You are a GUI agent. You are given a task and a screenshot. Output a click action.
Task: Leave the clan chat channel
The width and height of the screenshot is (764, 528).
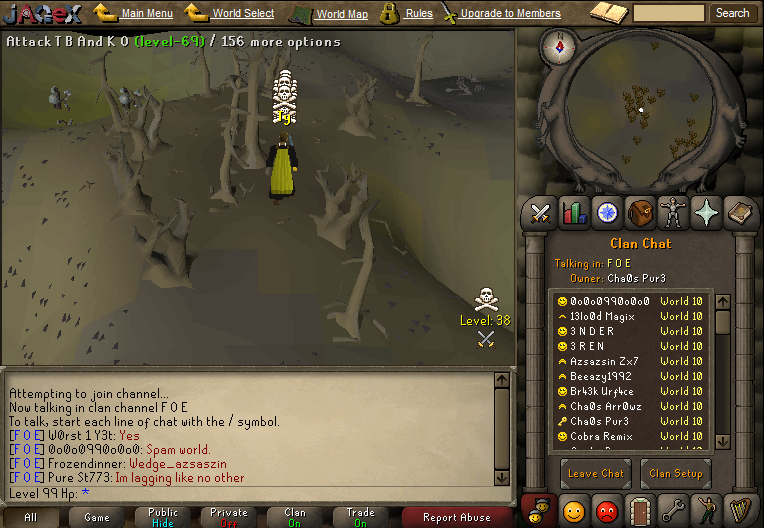(x=597, y=473)
